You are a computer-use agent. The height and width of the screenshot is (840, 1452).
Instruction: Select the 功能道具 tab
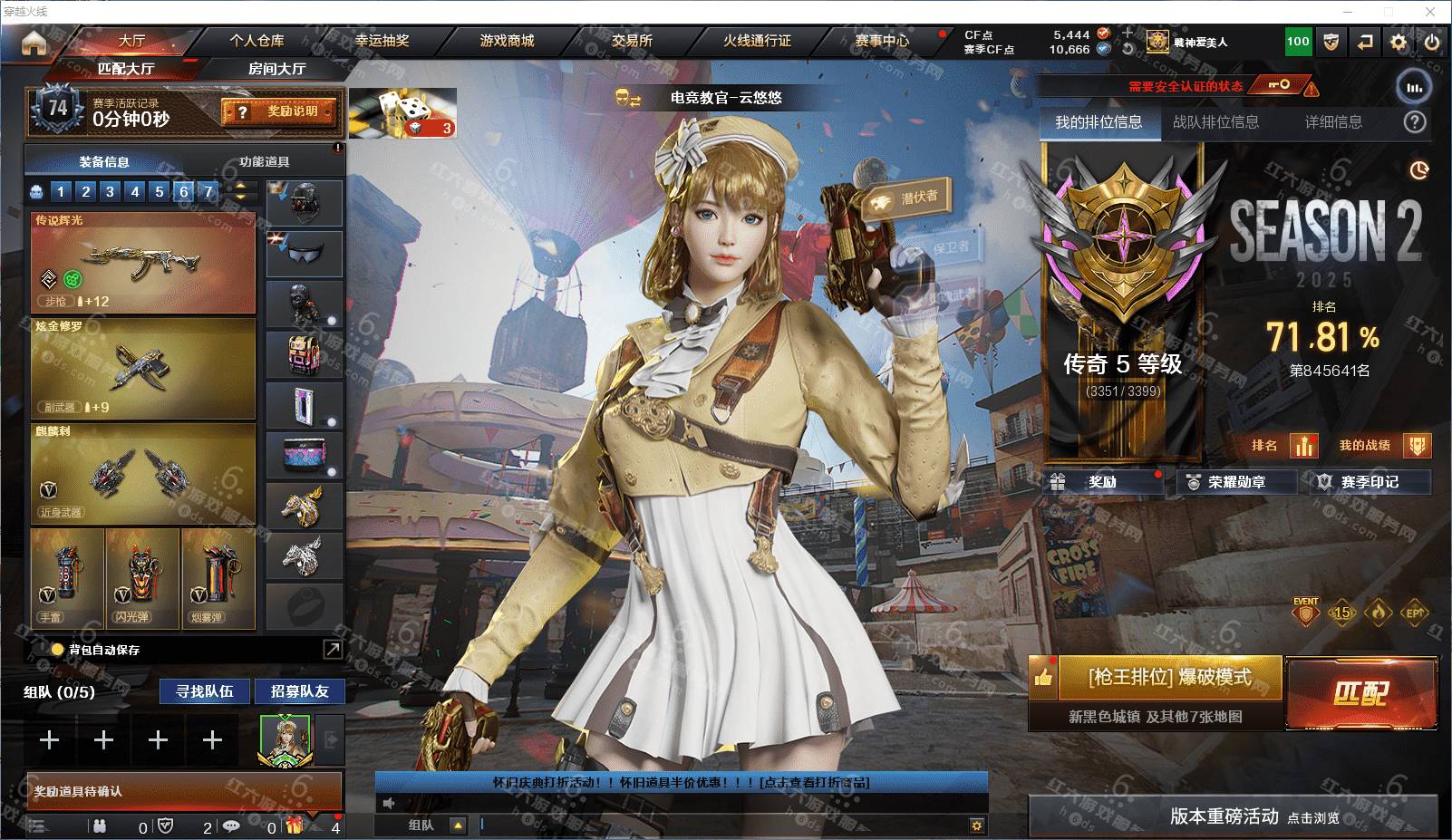(x=265, y=161)
